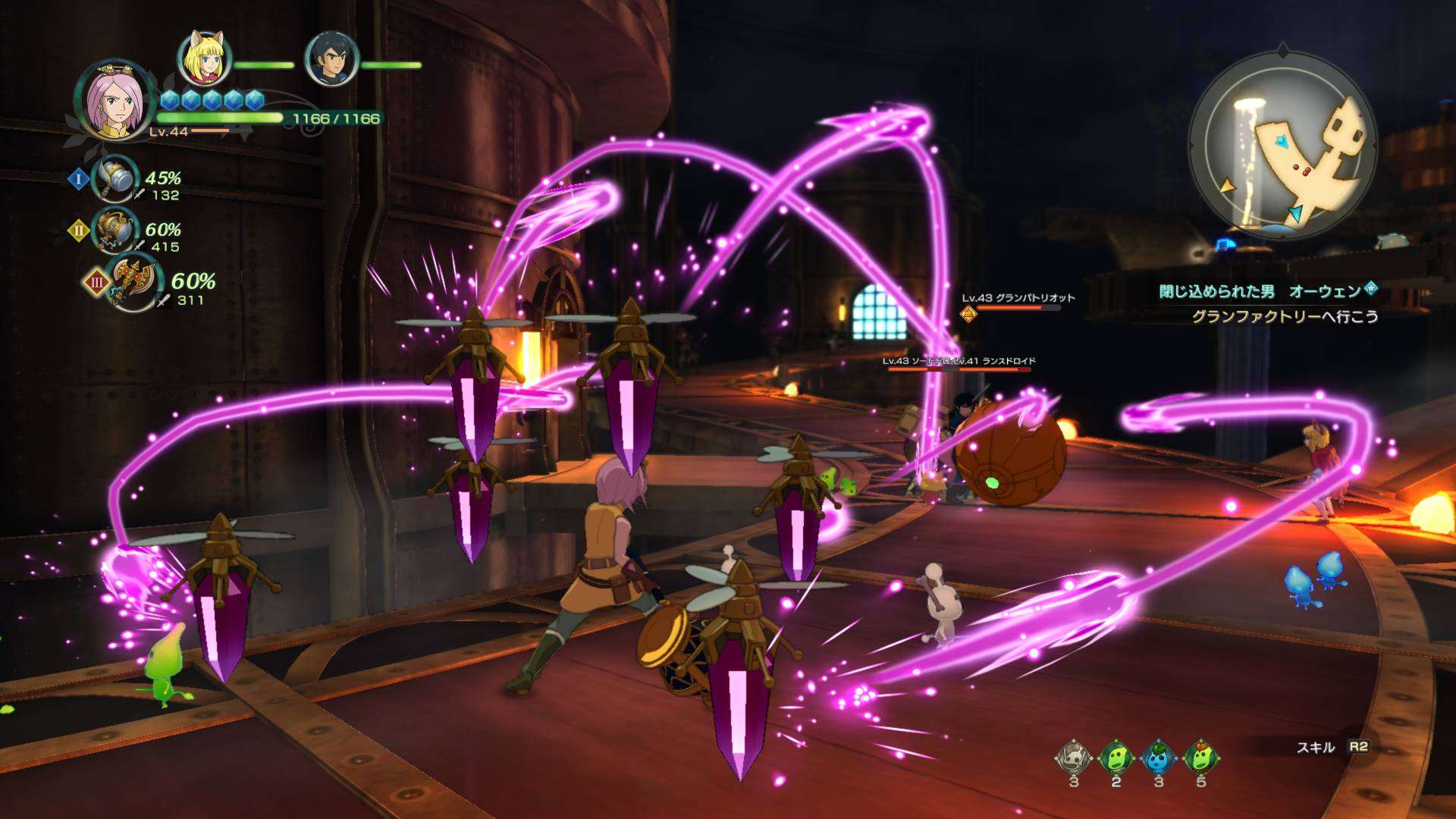Choose the blue Higgledy squad icon
Screen dimensions: 1456x819
point(1159,758)
